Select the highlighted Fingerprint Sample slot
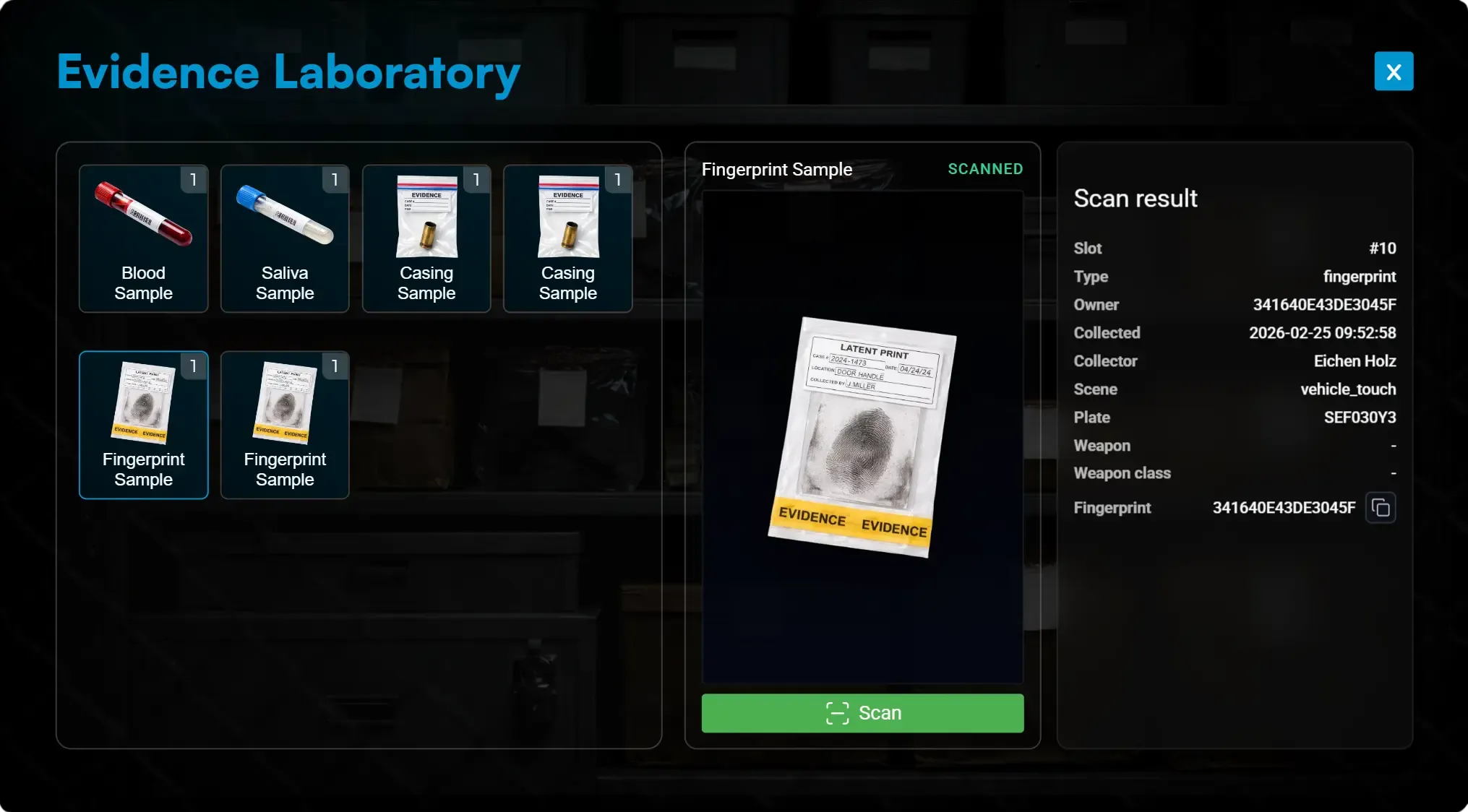The width and height of the screenshot is (1468, 812). click(143, 425)
